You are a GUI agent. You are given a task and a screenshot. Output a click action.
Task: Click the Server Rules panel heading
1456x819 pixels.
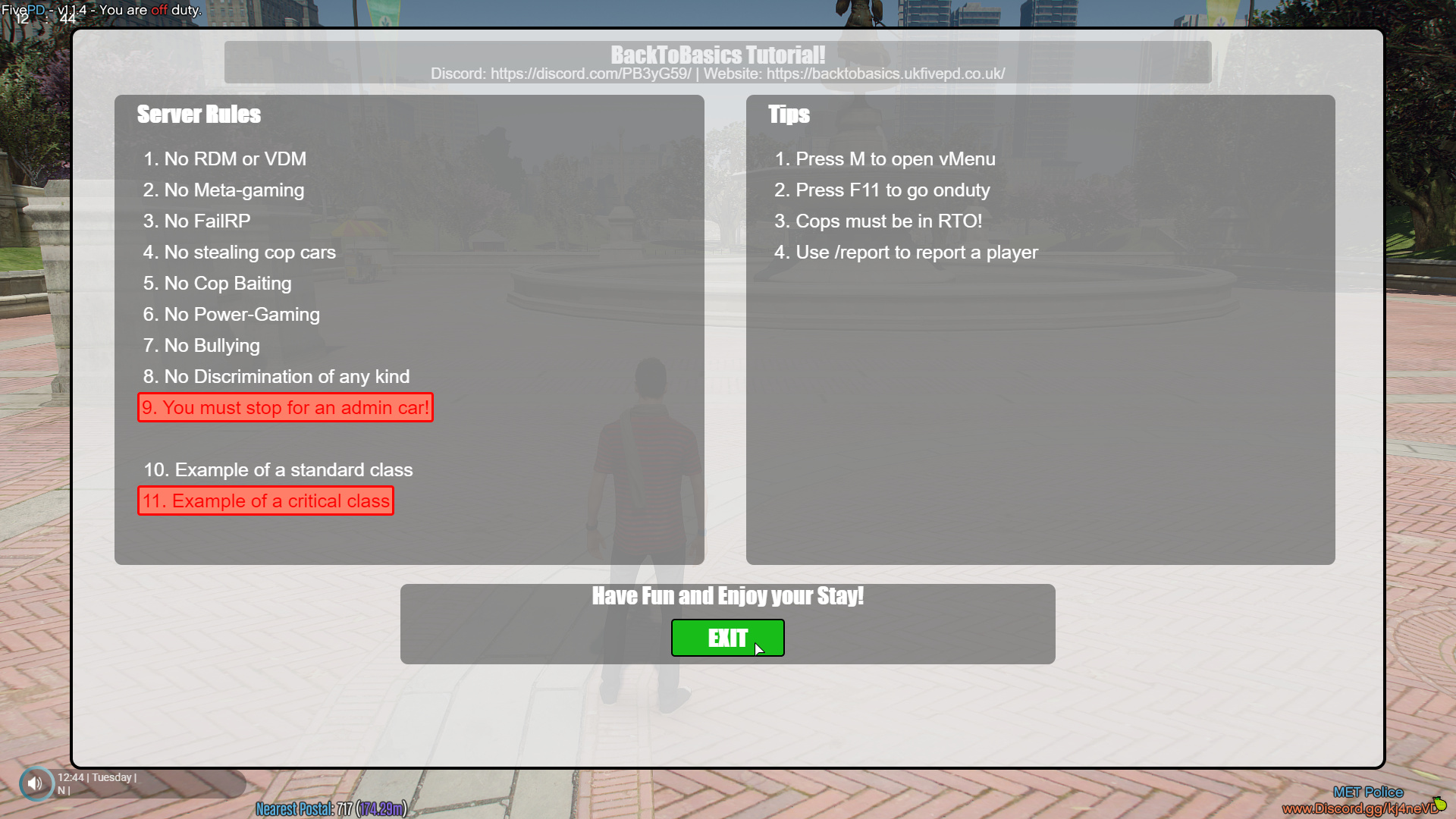coord(199,115)
